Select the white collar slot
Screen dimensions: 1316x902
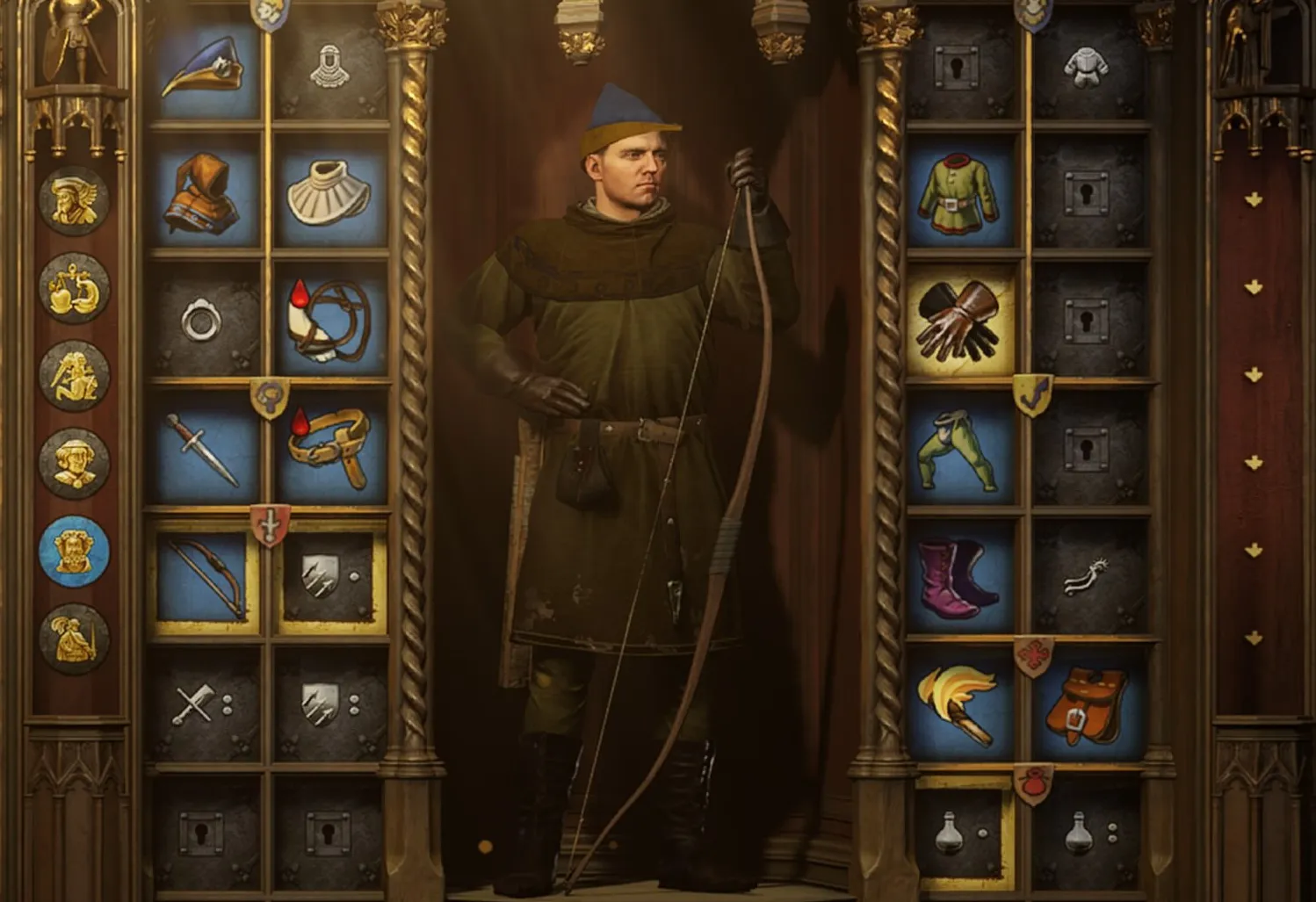click(330, 194)
